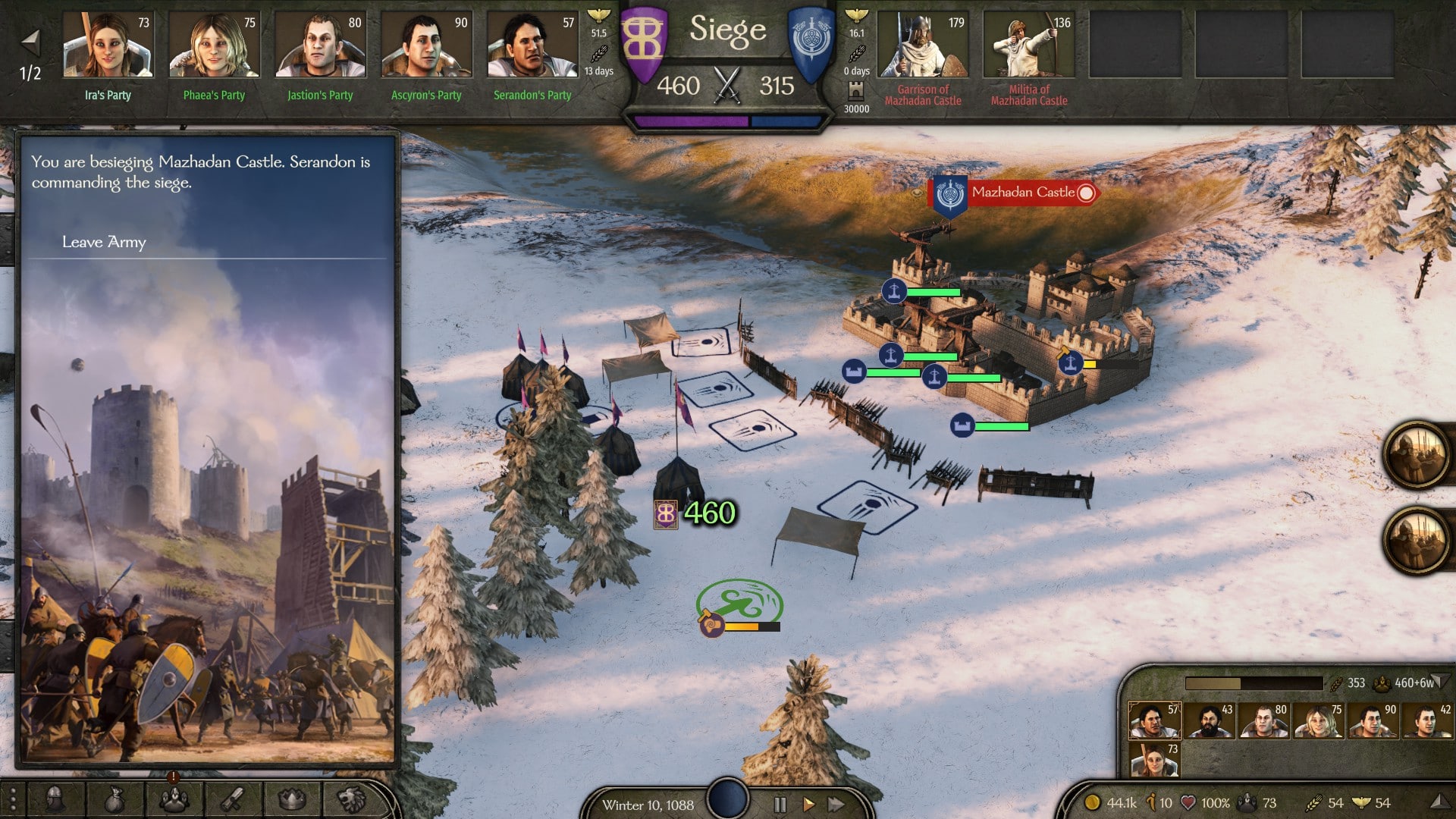Choose Leave Army in the siege menu
The image size is (1456, 819).
[104, 242]
